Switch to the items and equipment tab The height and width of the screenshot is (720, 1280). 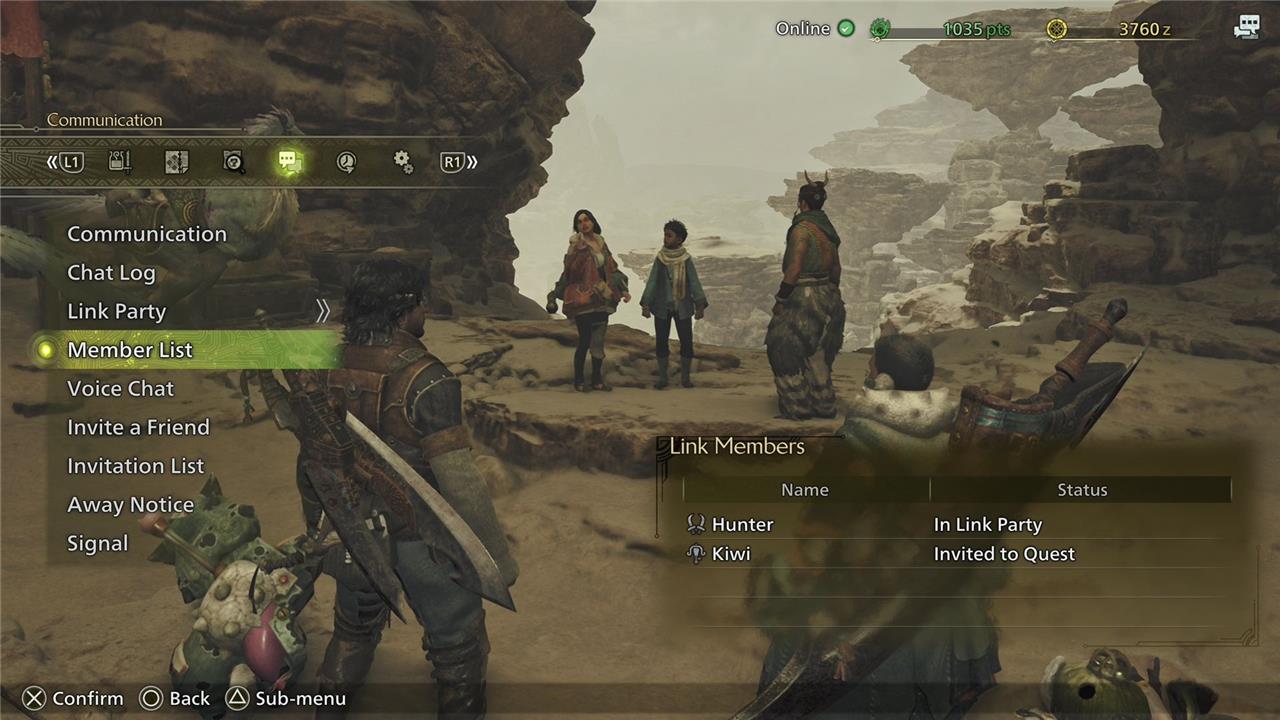(x=120, y=162)
